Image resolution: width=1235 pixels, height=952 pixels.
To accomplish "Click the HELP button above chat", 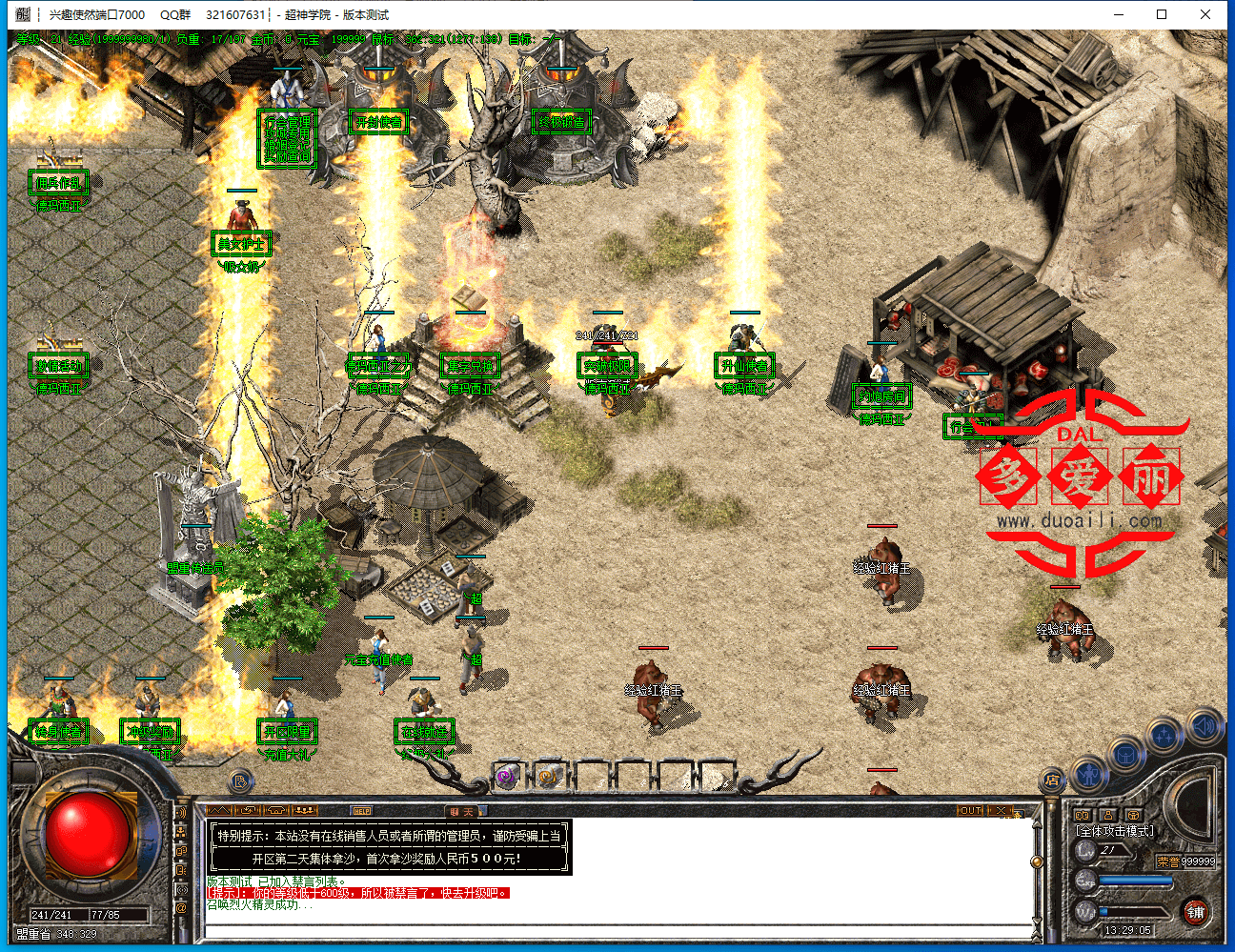I will pyautogui.click(x=361, y=811).
